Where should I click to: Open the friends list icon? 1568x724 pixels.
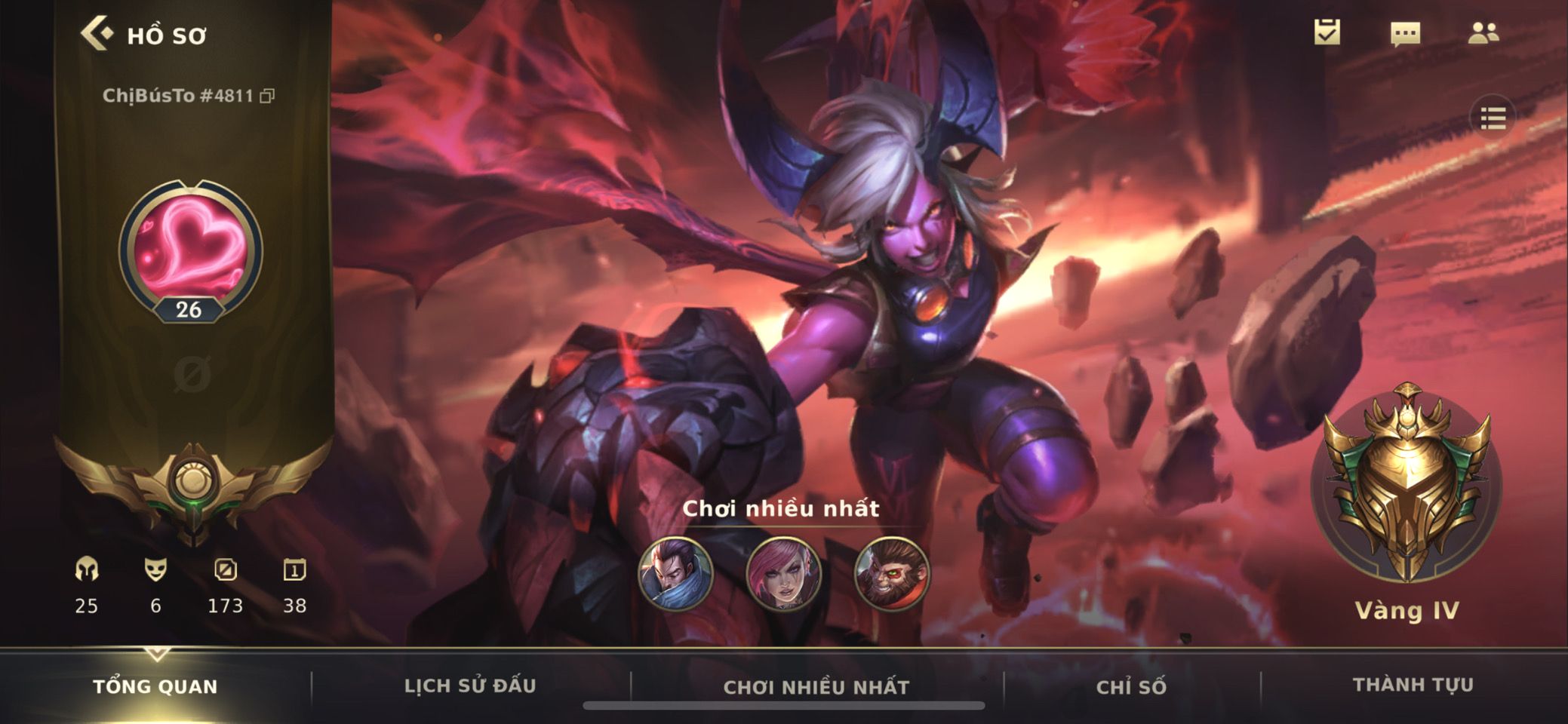click(1483, 33)
